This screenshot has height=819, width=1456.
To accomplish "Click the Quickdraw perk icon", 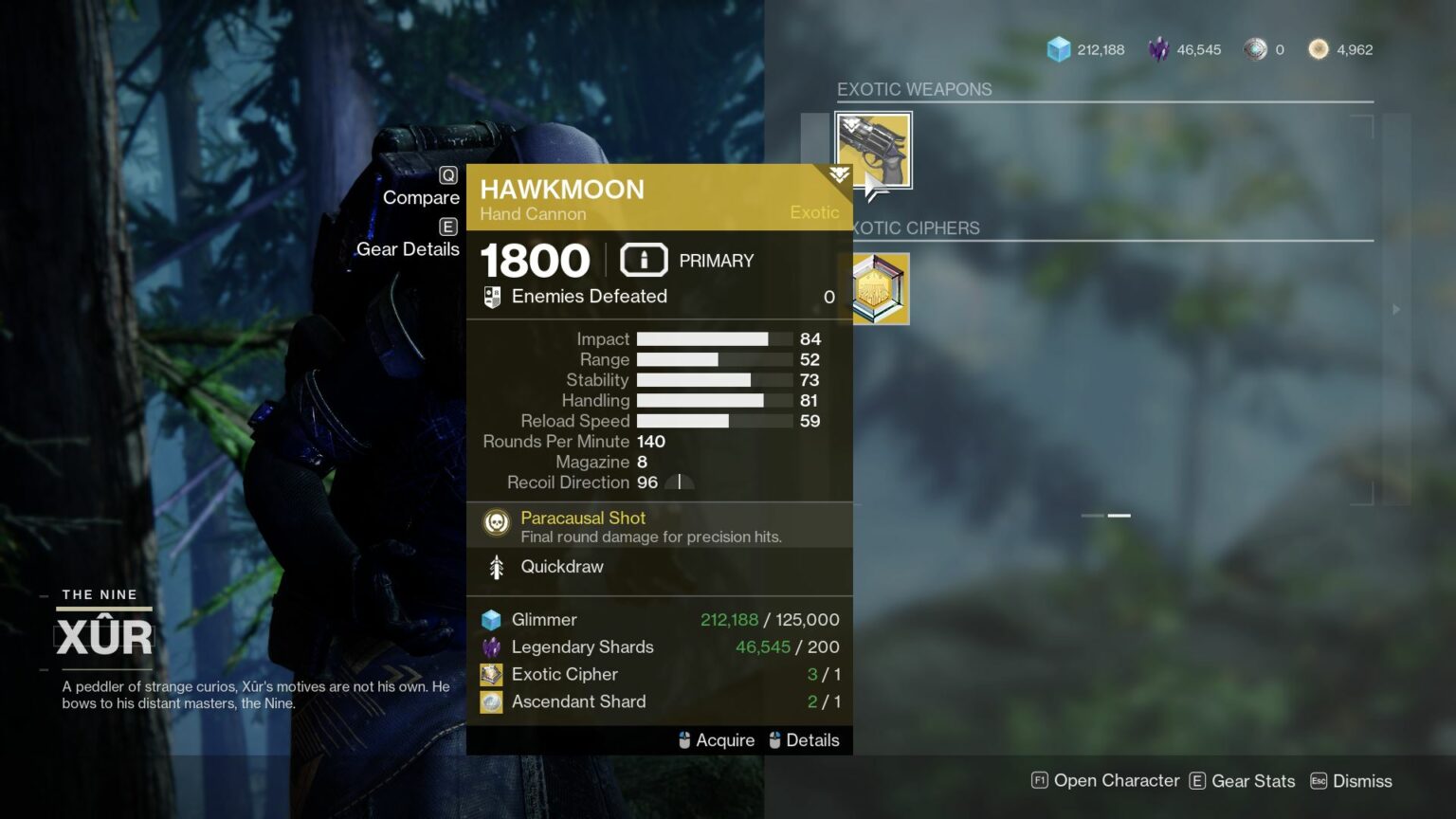I will pyautogui.click(x=495, y=567).
